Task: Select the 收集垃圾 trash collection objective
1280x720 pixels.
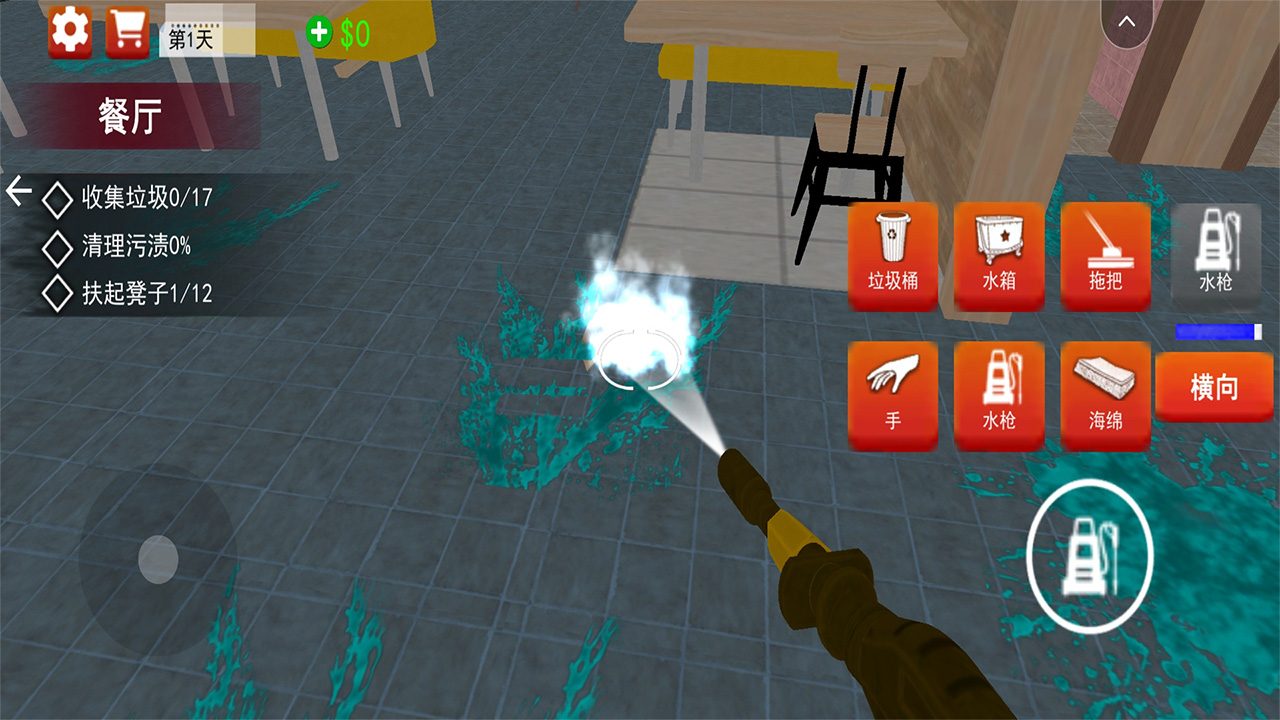Action: 146,198
